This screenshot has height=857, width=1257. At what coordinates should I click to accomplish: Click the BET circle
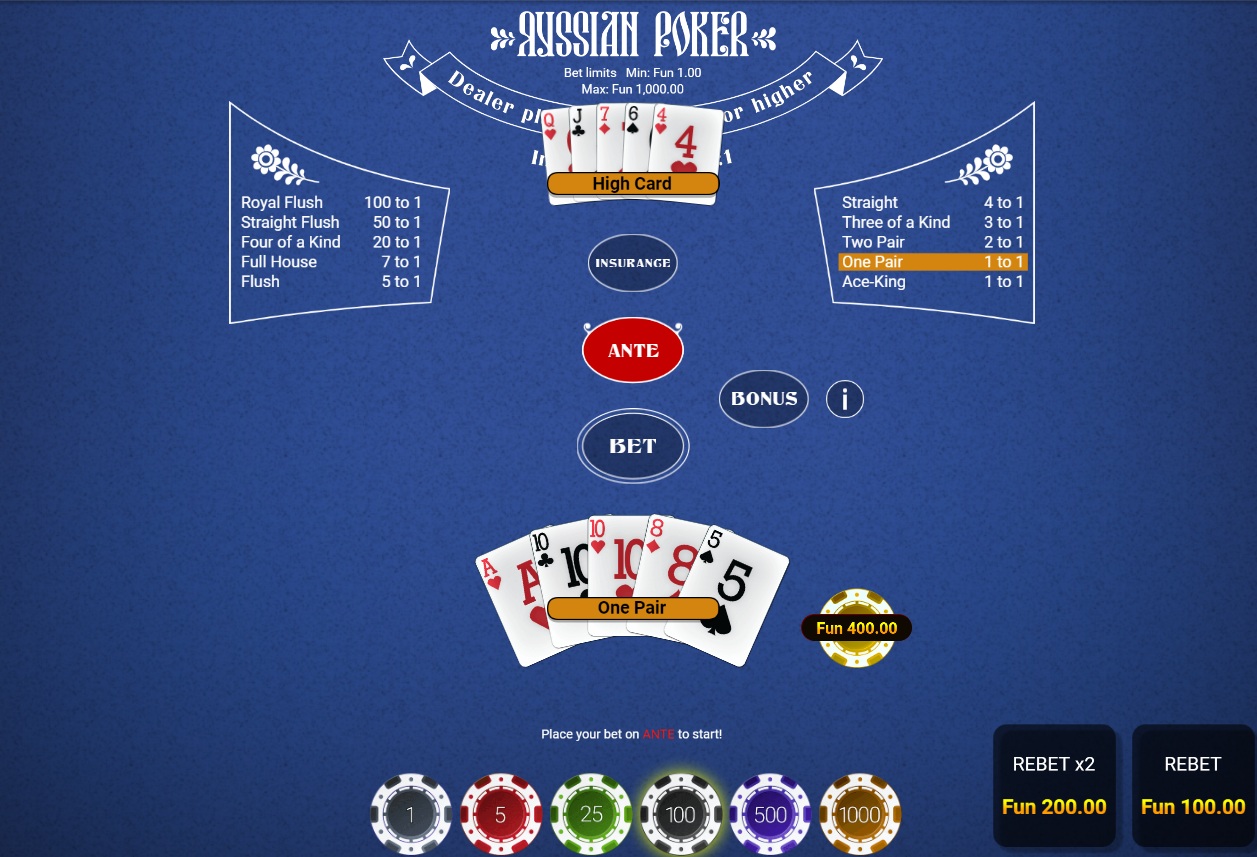coord(633,446)
